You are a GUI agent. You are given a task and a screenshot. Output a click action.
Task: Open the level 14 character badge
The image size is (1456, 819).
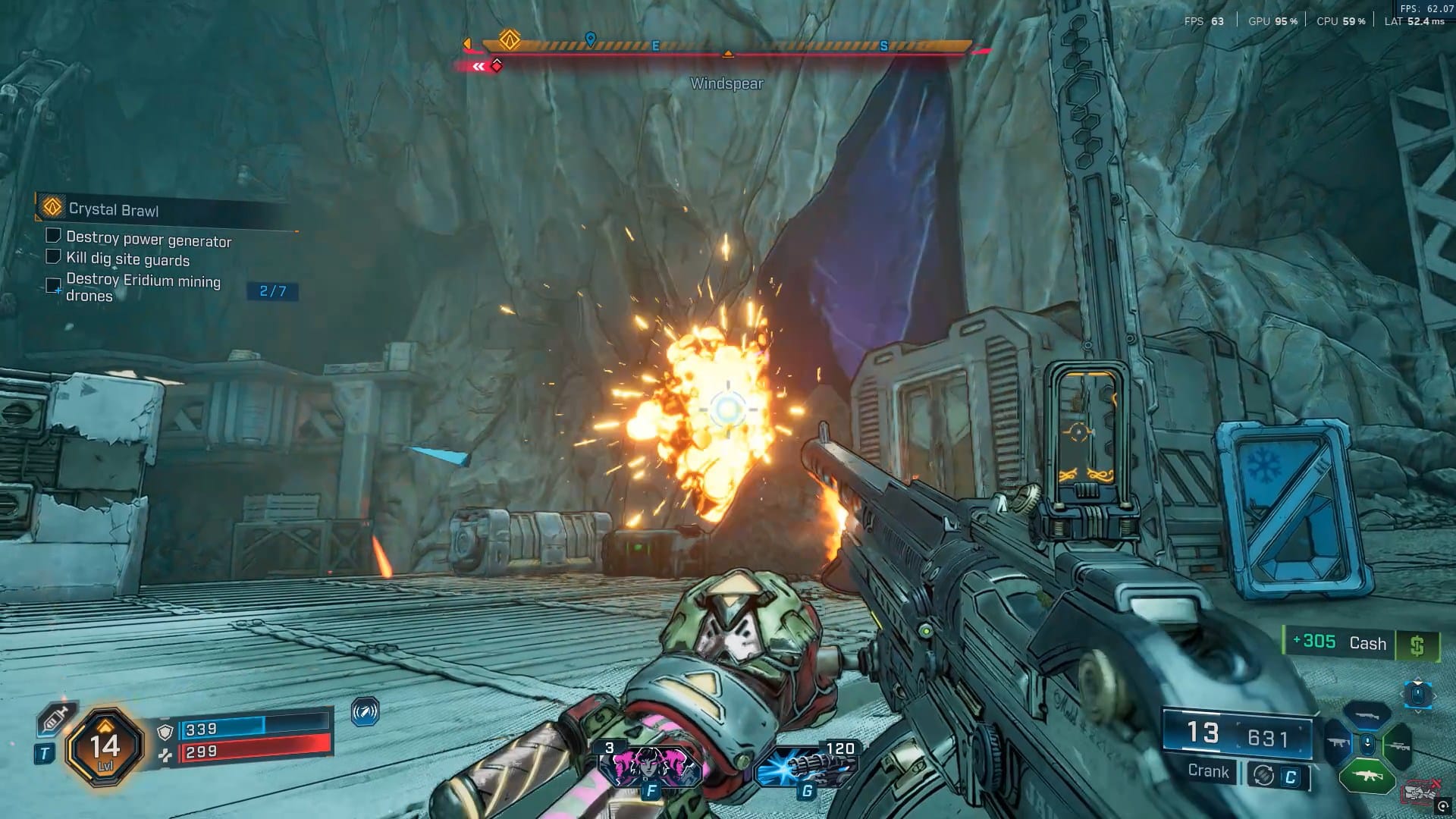105,748
